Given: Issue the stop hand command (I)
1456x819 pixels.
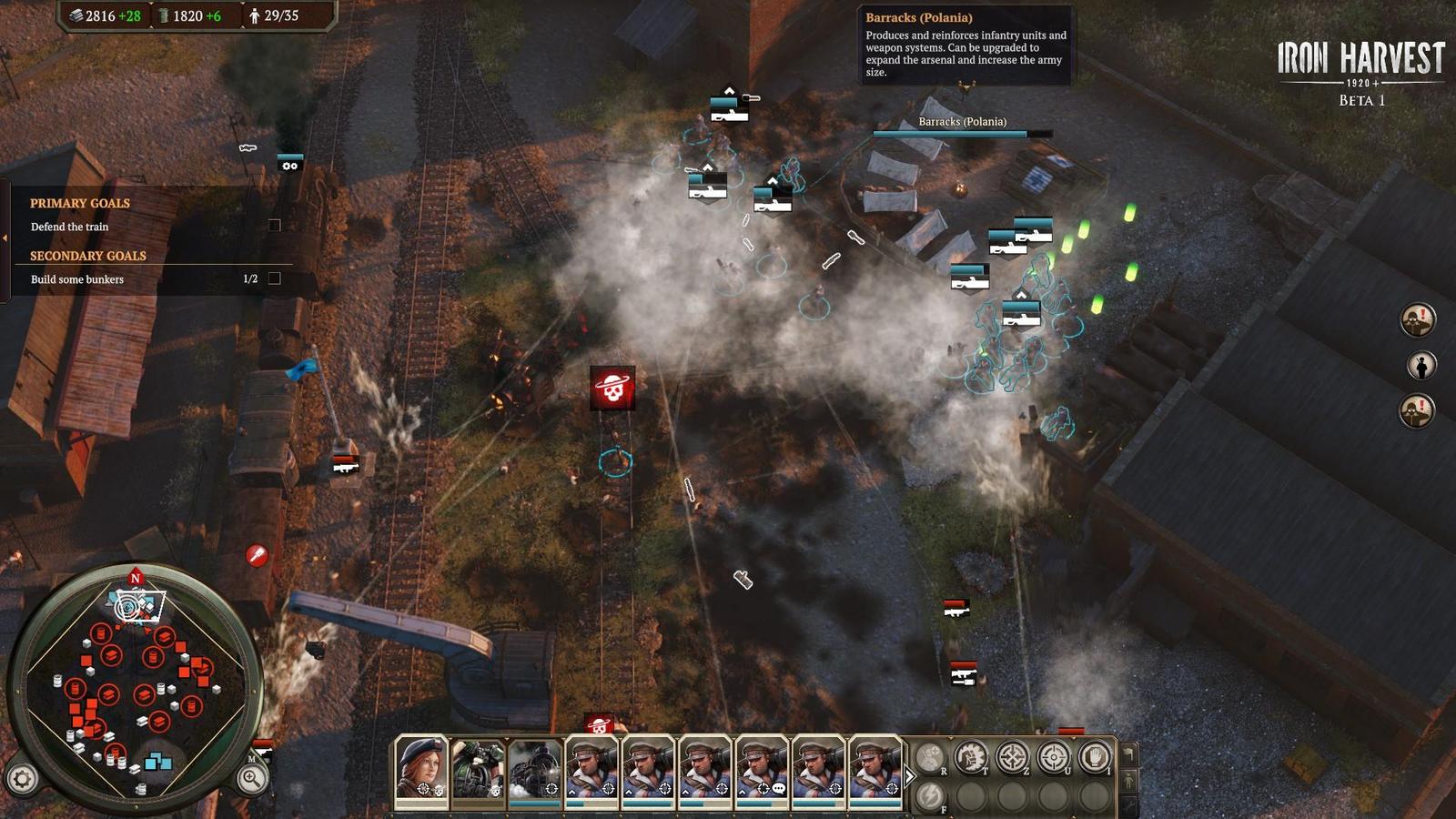Looking at the screenshot, I should tap(1095, 757).
